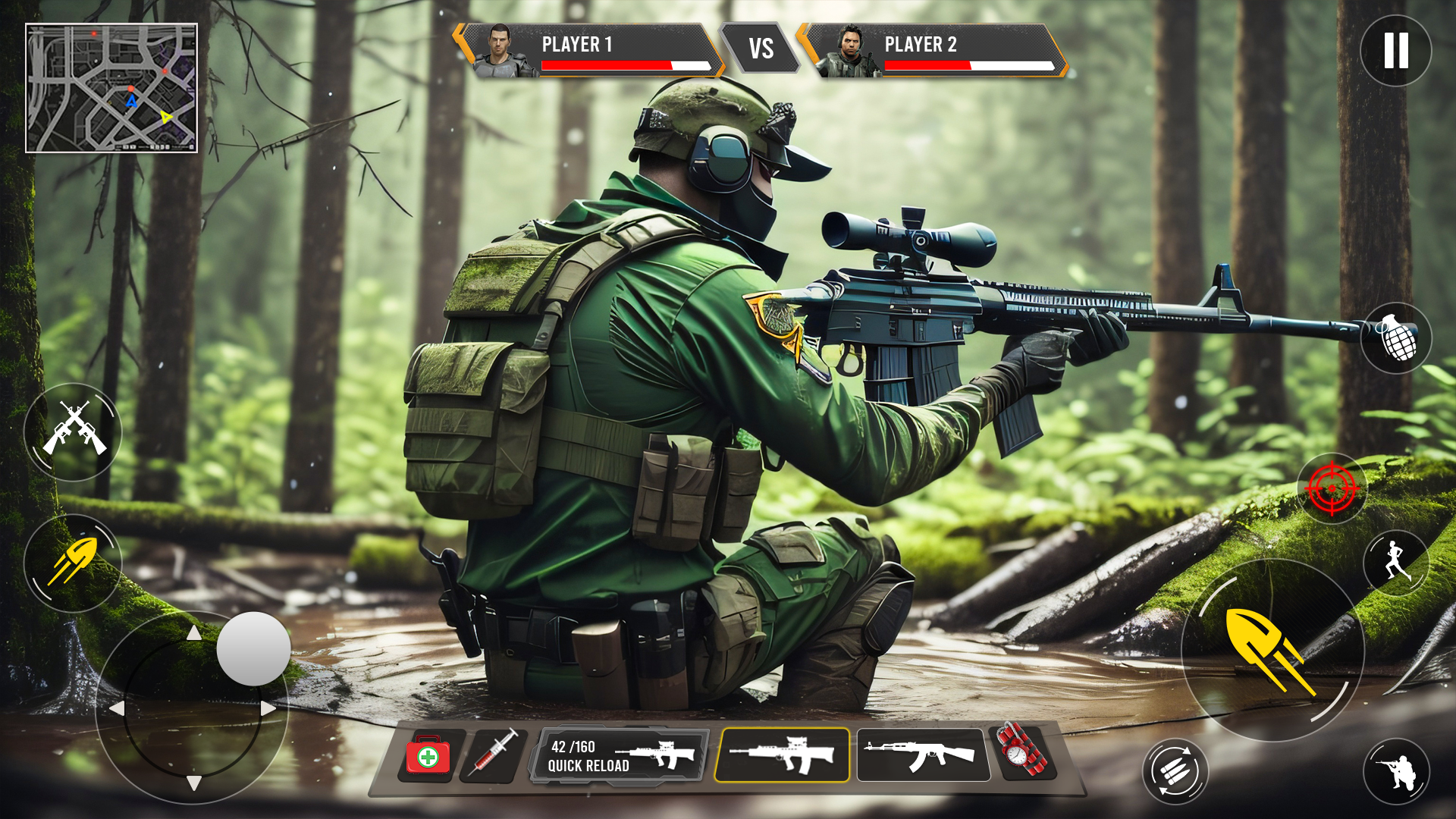The image size is (1456, 819).
Task: Select the yellow-highlighted rifle slot
Action: [x=782, y=755]
